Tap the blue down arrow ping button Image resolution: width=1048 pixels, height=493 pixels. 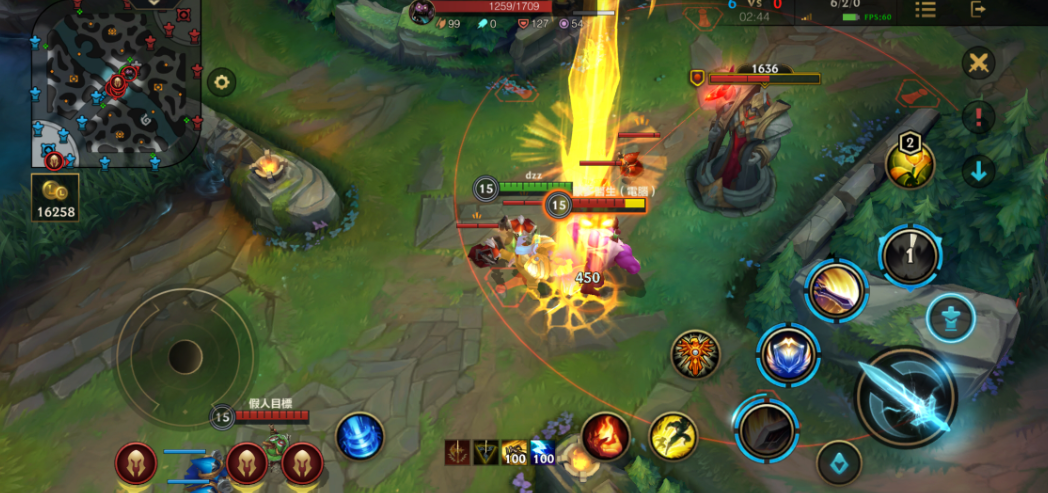click(x=978, y=170)
